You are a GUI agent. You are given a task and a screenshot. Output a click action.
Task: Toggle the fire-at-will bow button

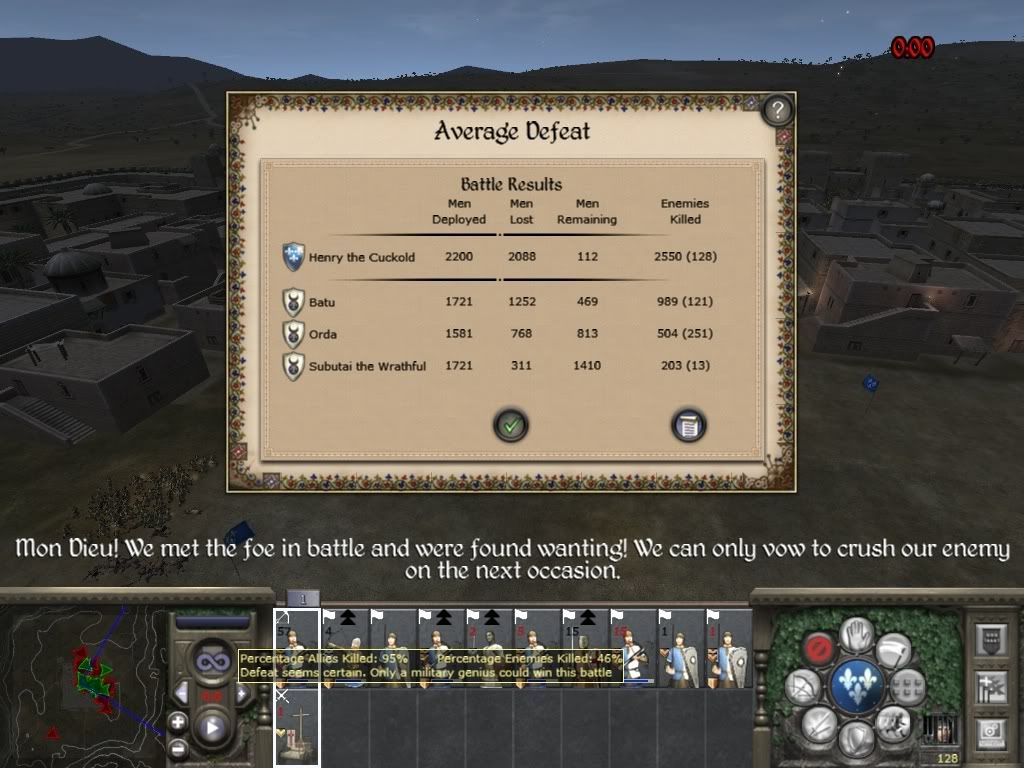tap(804, 686)
